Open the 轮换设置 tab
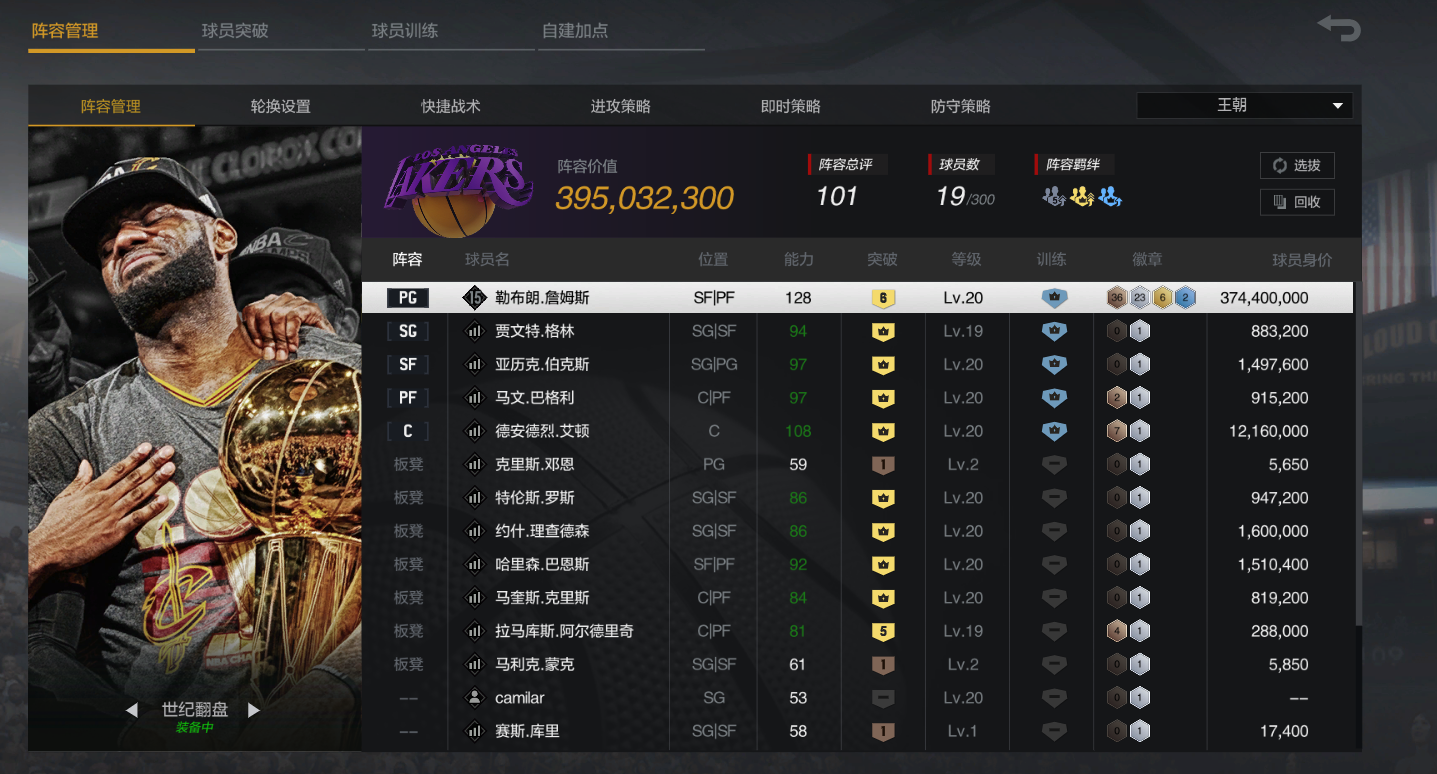The image size is (1437, 774). pos(280,105)
